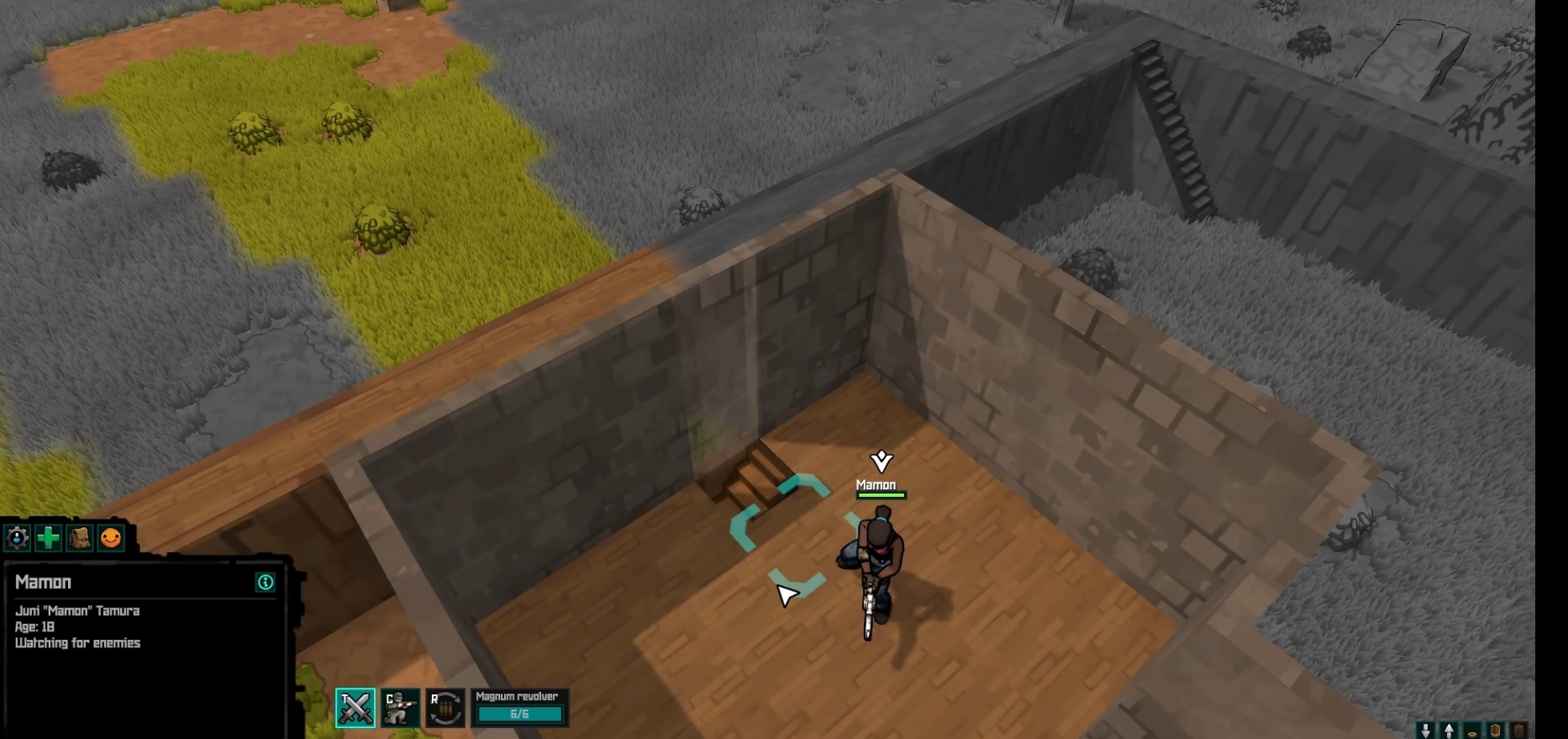
Task: Click the 6/6 ammo counter bar
Action: click(521, 714)
